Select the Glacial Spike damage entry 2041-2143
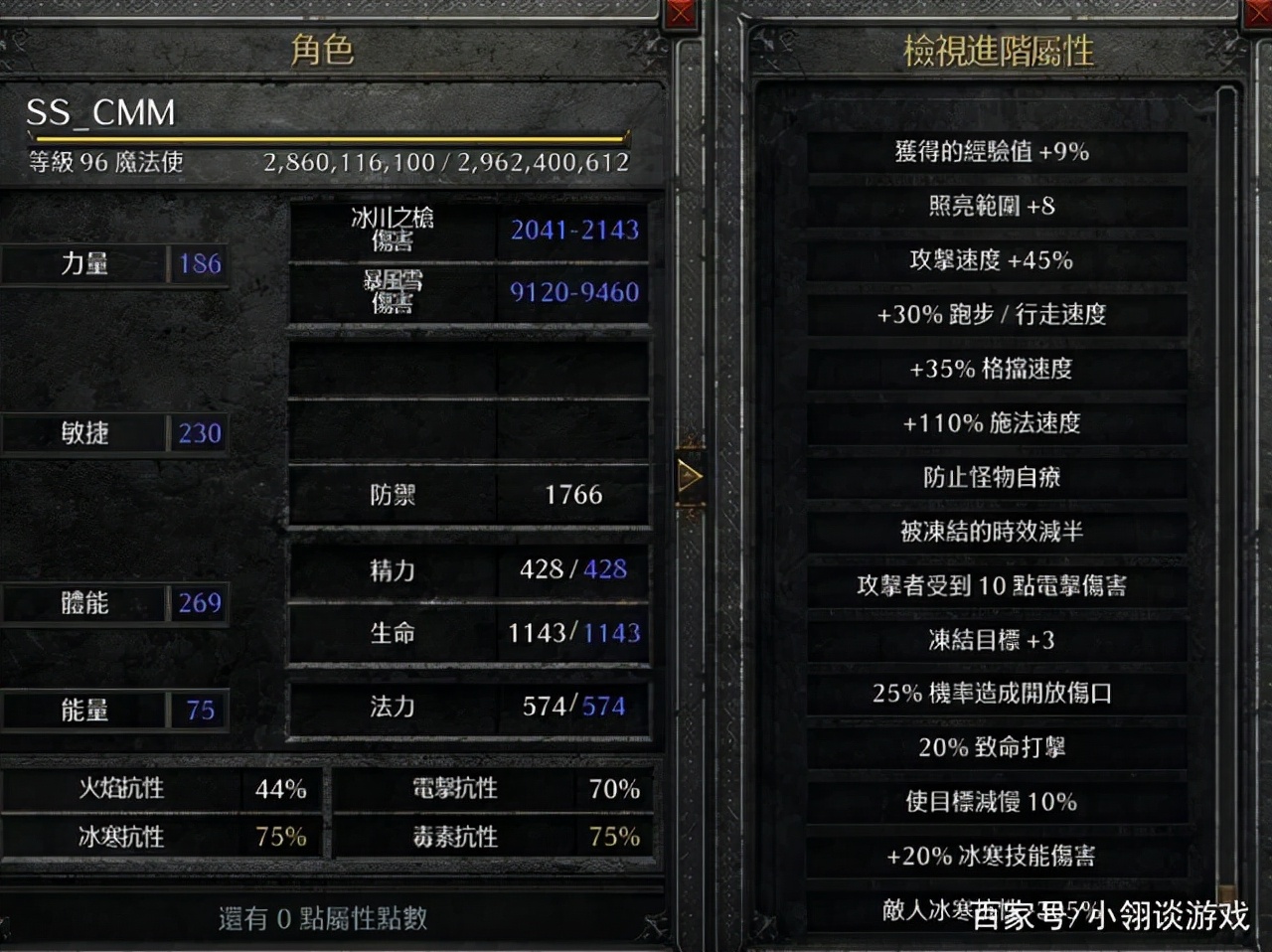The width and height of the screenshot is (1272, 952). point(573,230)
